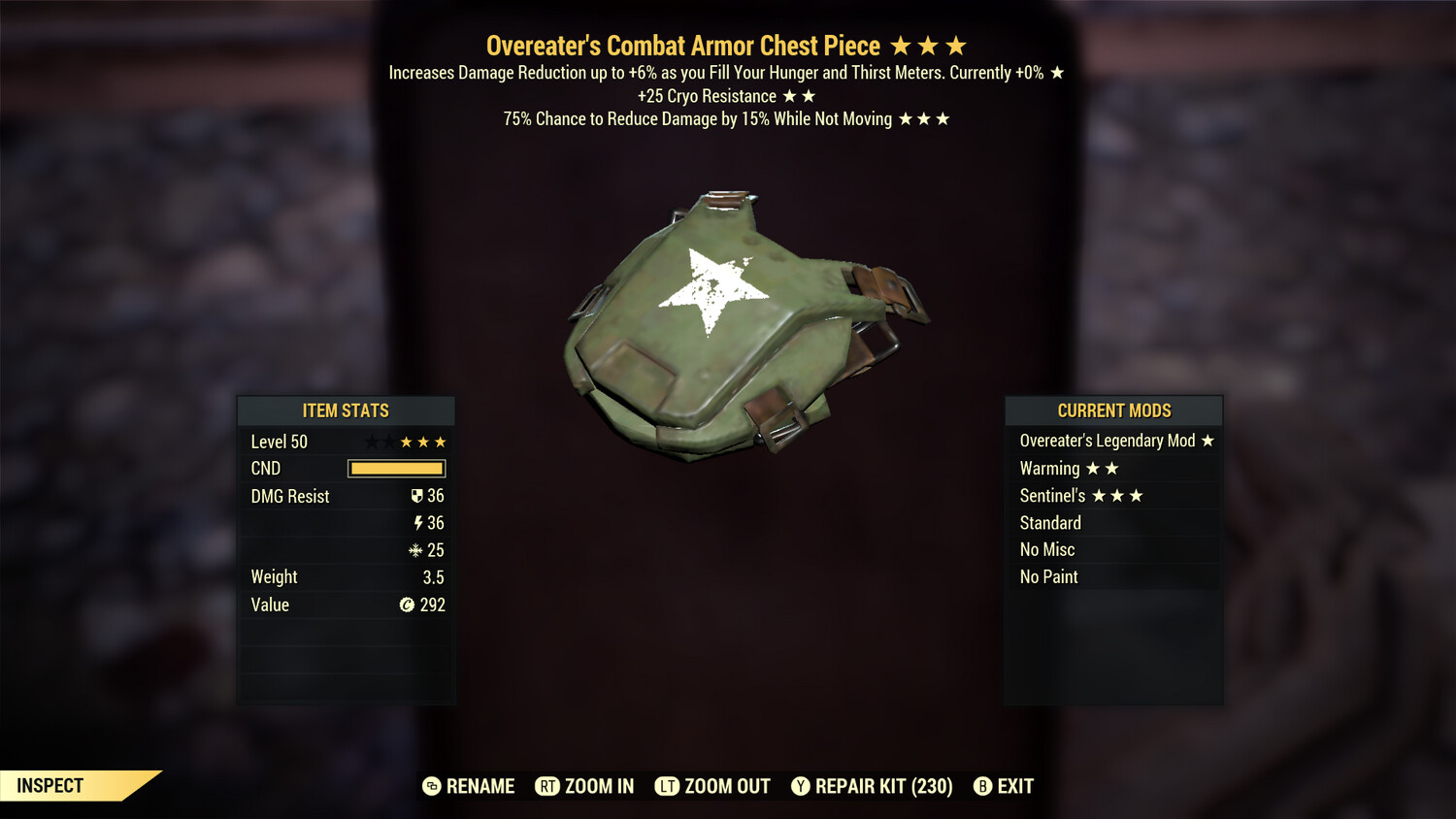Viewport: 1456px width, 819px height.
Task: Click the B button icon beside Exit
Action: (x=981, y=786)
